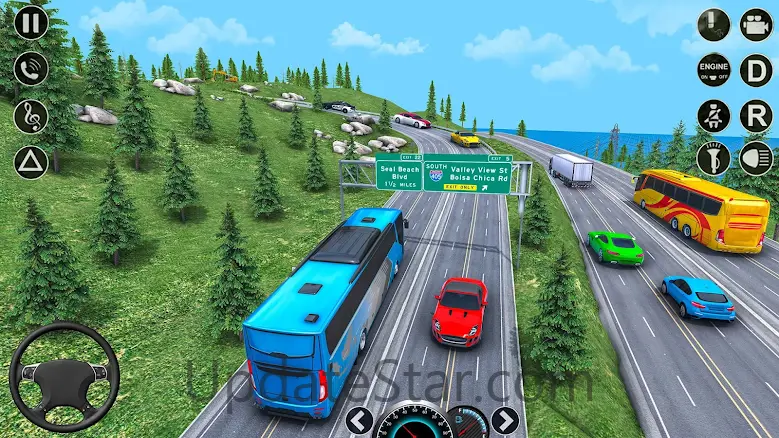
Task: Click the right turn indicator arrow
Action: 506,421
